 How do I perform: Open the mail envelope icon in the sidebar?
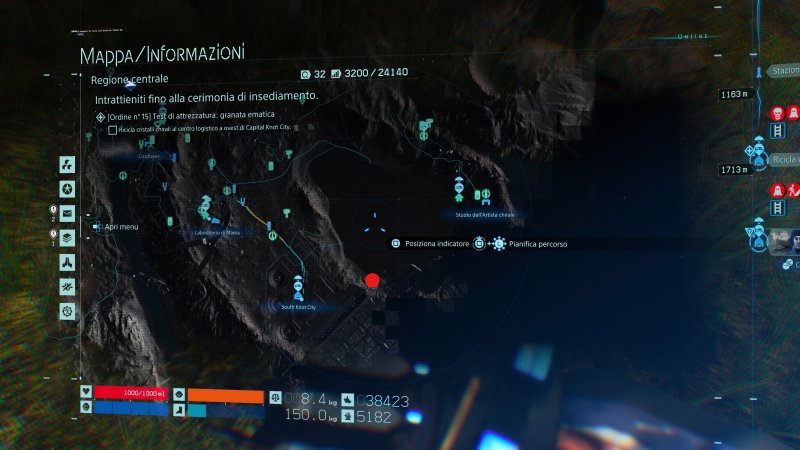[67, 213]
